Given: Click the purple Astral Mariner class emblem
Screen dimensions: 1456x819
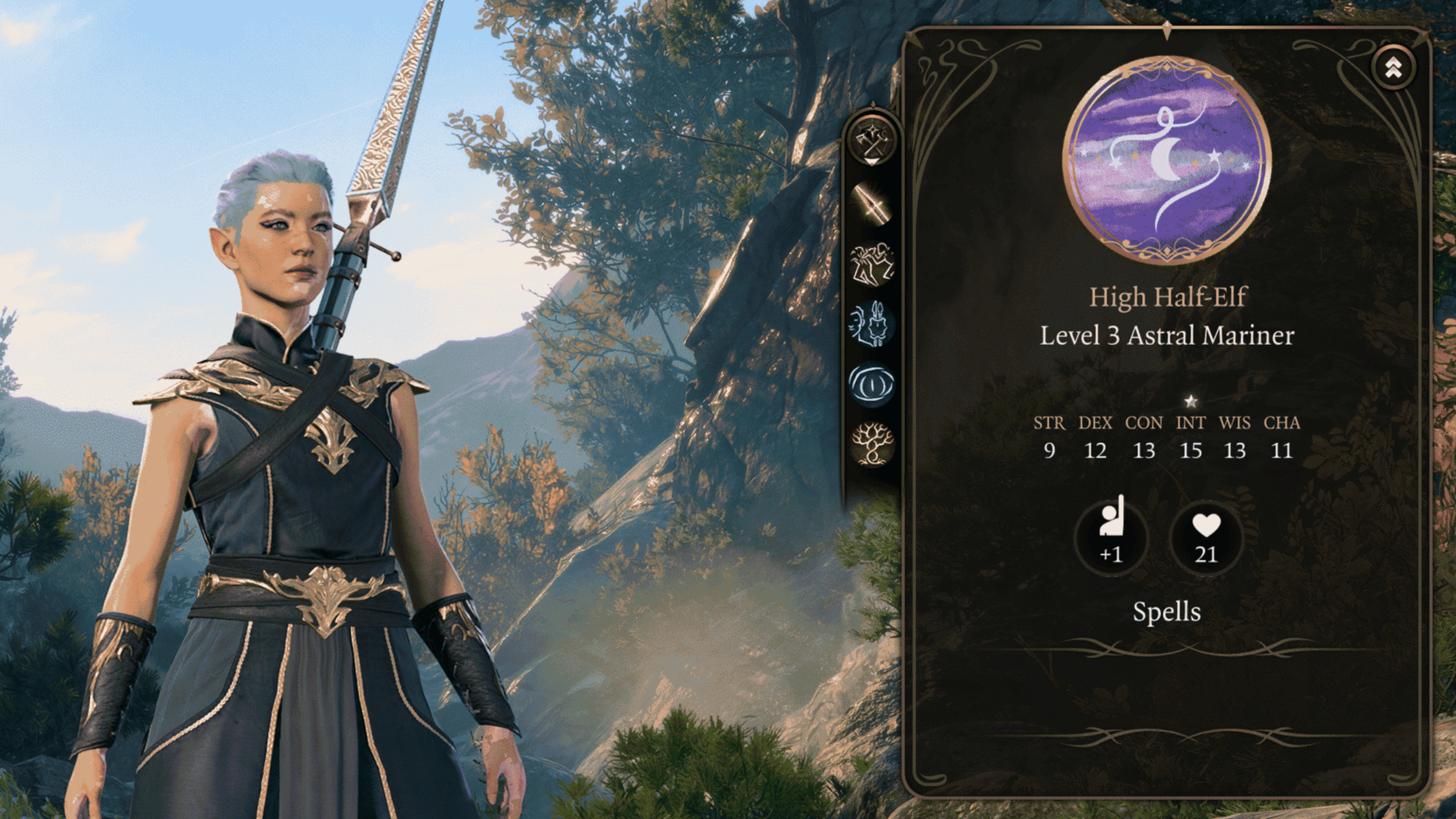Looking at the screenshot, I should (1166, 159).
